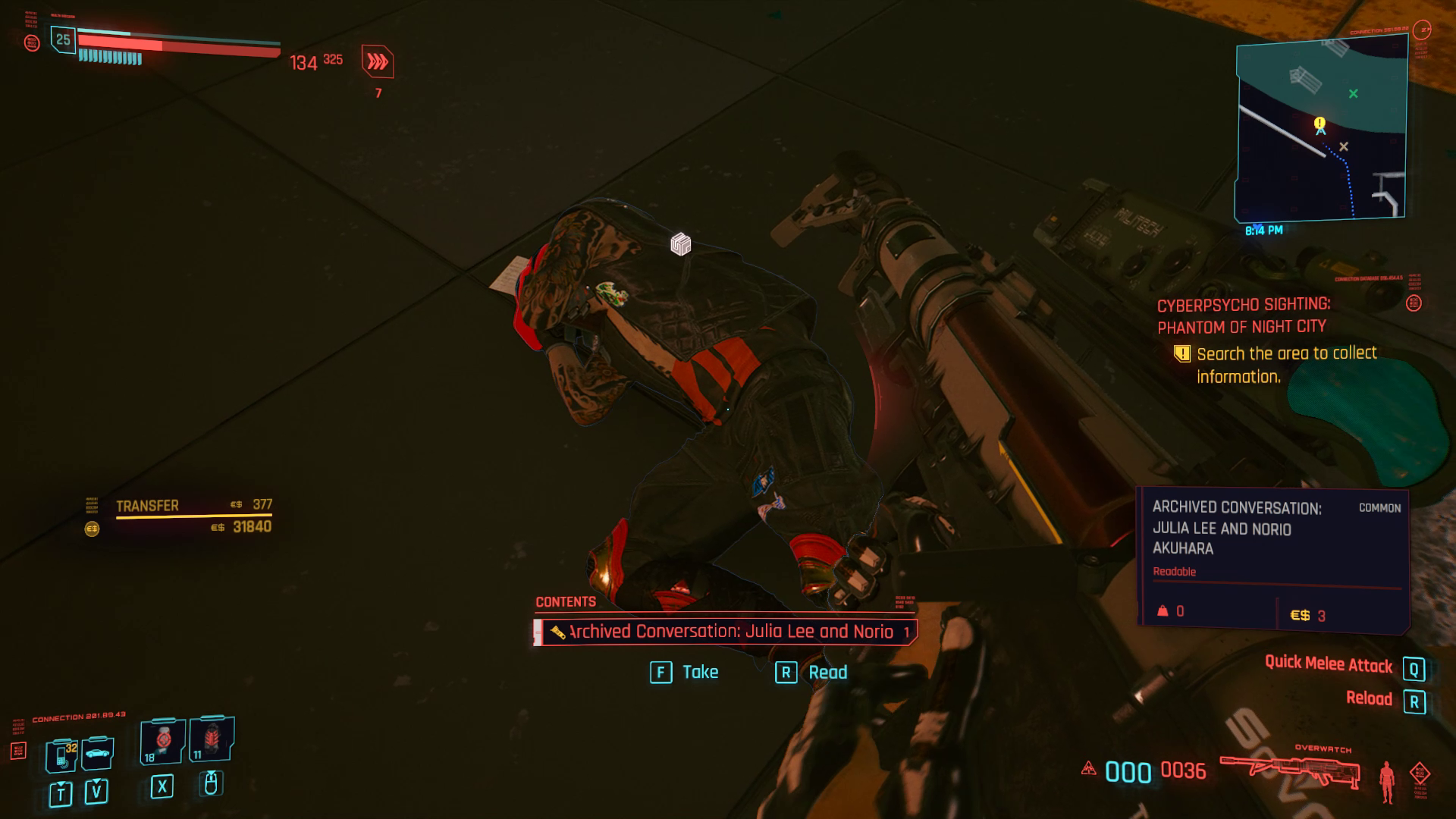Click the white loot cube marker above the body

coord(680,243)
